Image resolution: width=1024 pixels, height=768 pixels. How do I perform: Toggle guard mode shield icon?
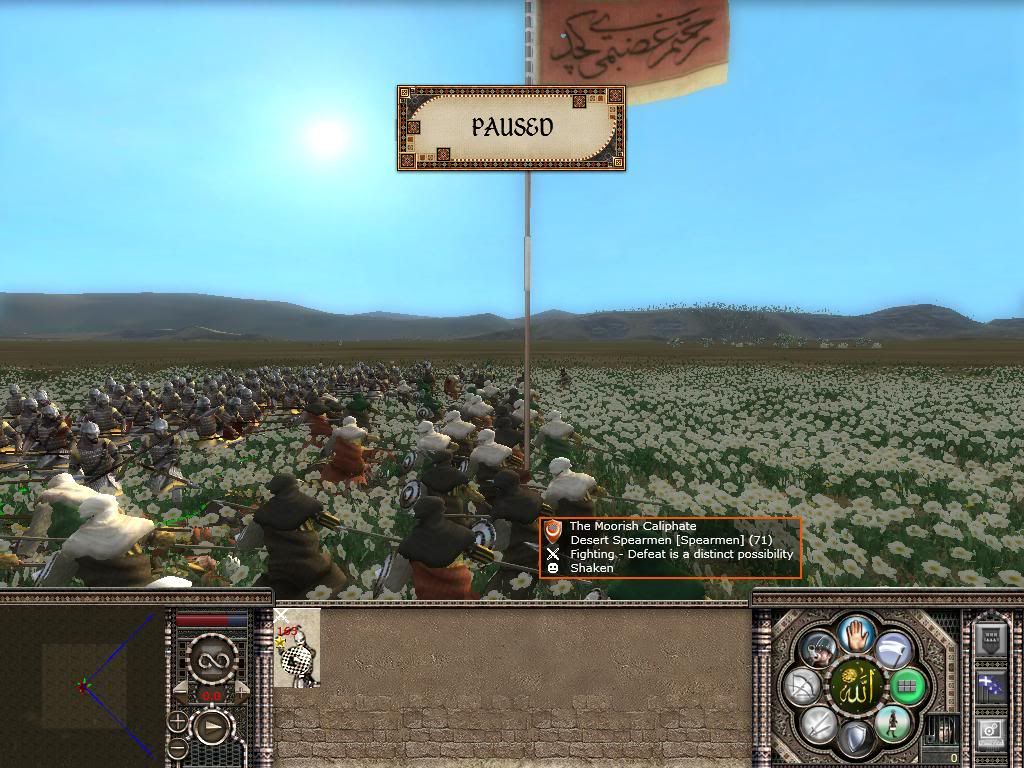[x=855, y=740]
